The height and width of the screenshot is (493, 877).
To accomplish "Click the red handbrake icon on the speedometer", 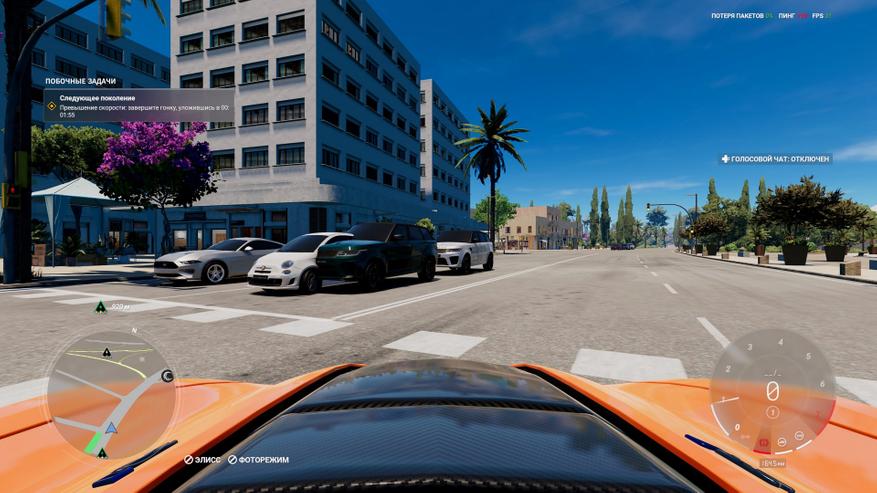I will 765,443.
